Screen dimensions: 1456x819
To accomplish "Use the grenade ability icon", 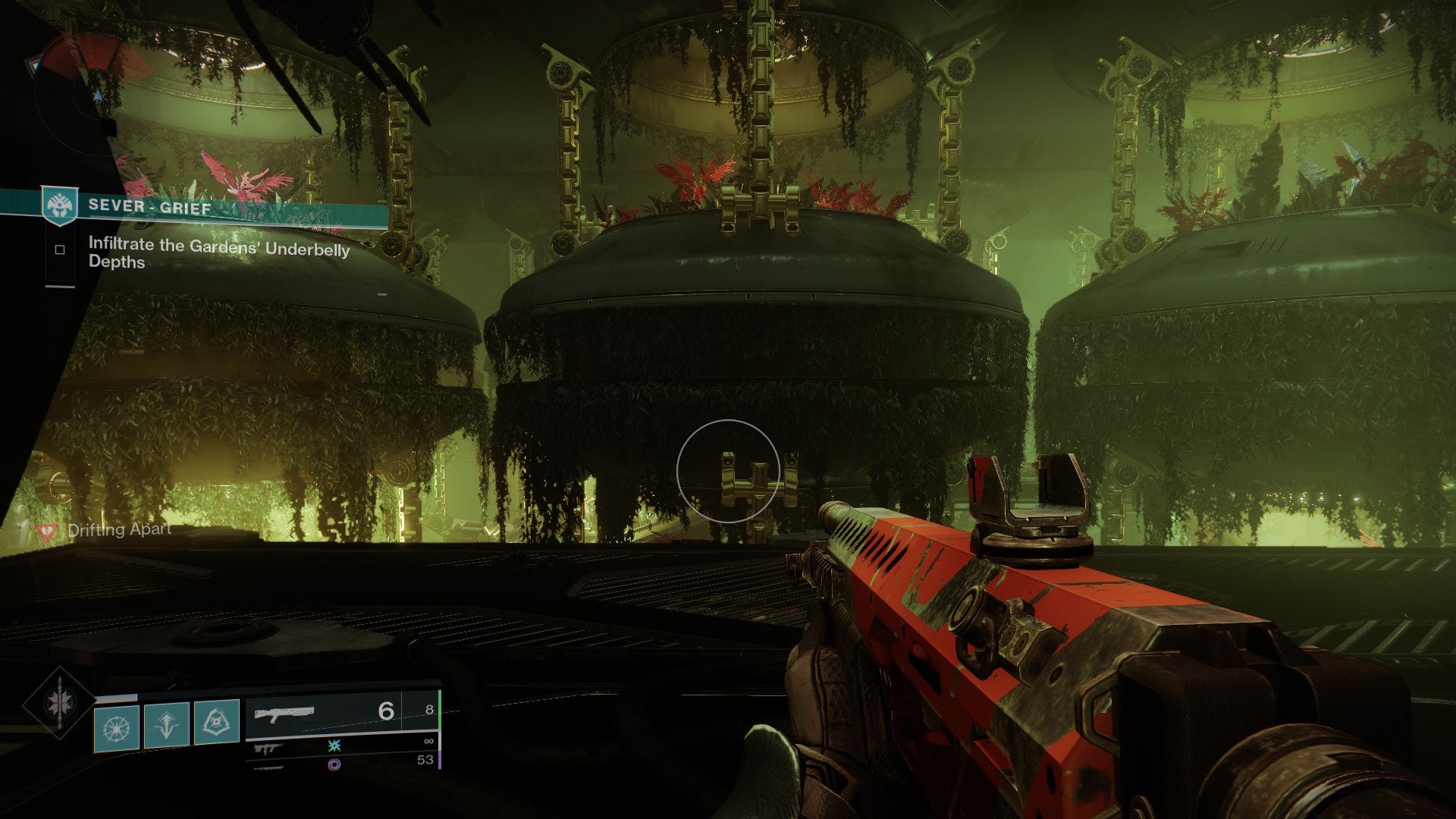I will [x=116, y=726].
